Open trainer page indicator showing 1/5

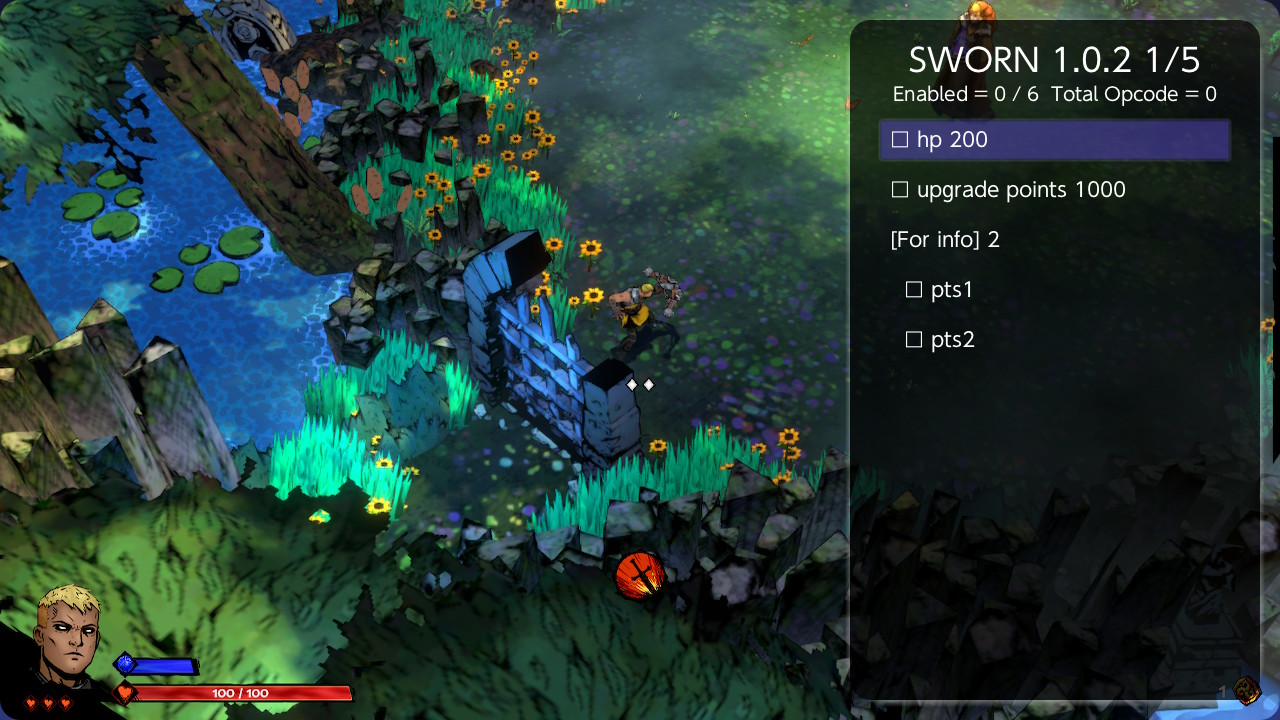click(x=1169, y=60)
